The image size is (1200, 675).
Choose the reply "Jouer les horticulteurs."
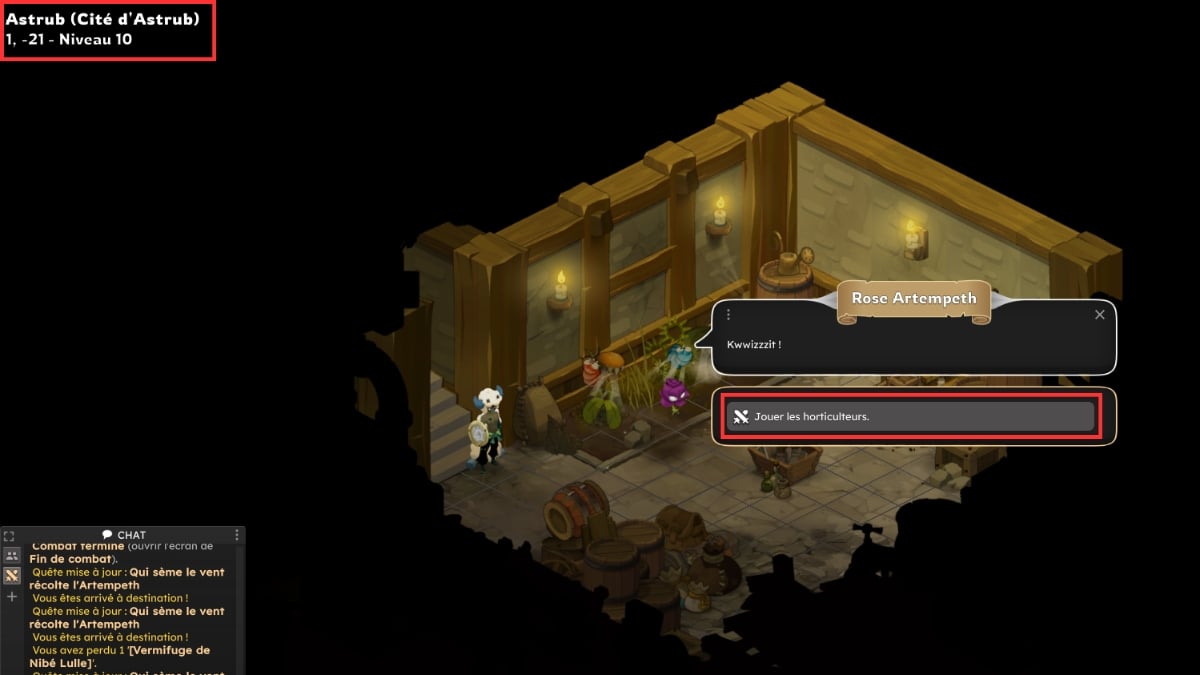click(x=910, y=417)
